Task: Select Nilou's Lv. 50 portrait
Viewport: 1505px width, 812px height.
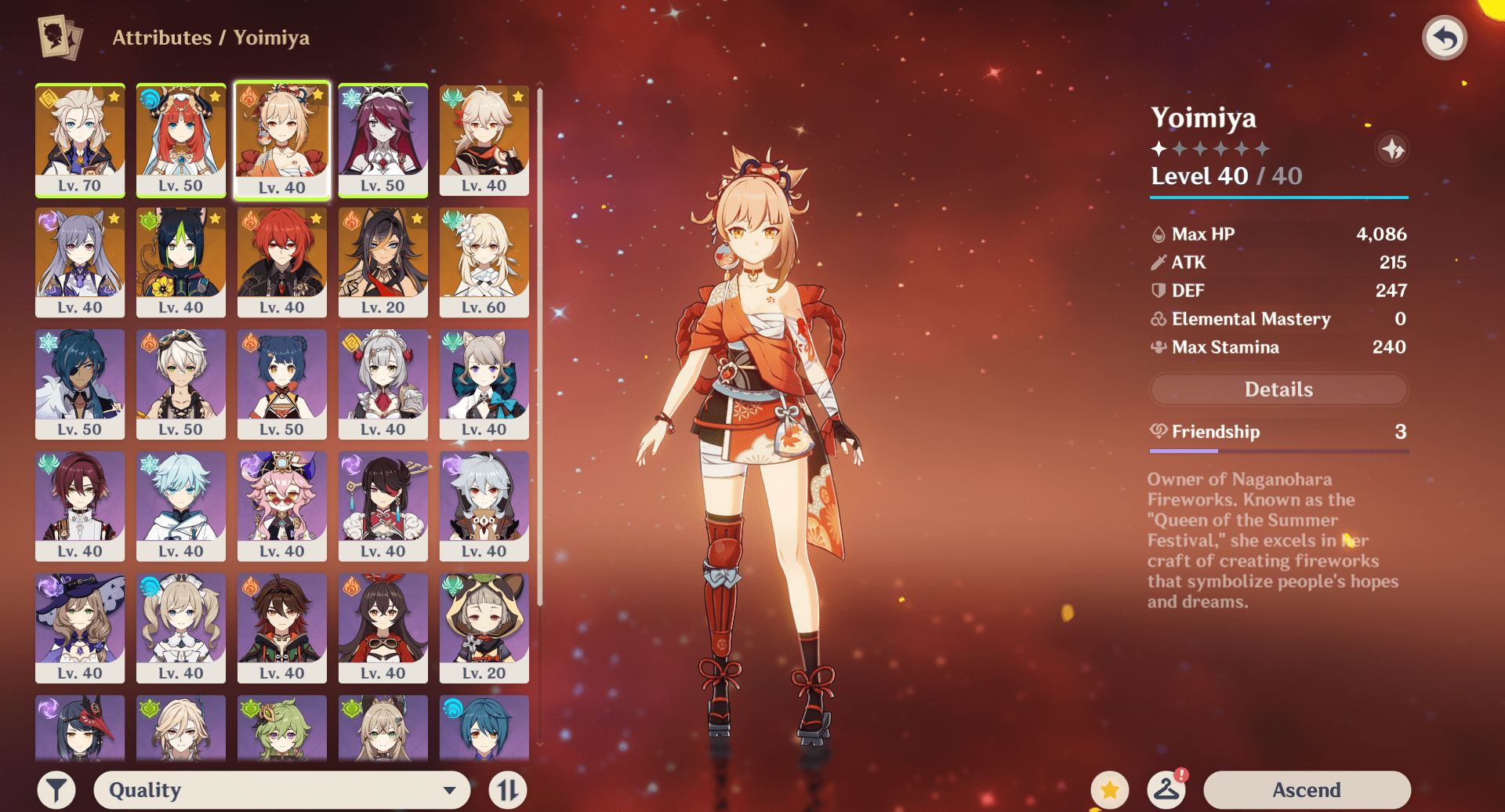Action: click(181, 141)
